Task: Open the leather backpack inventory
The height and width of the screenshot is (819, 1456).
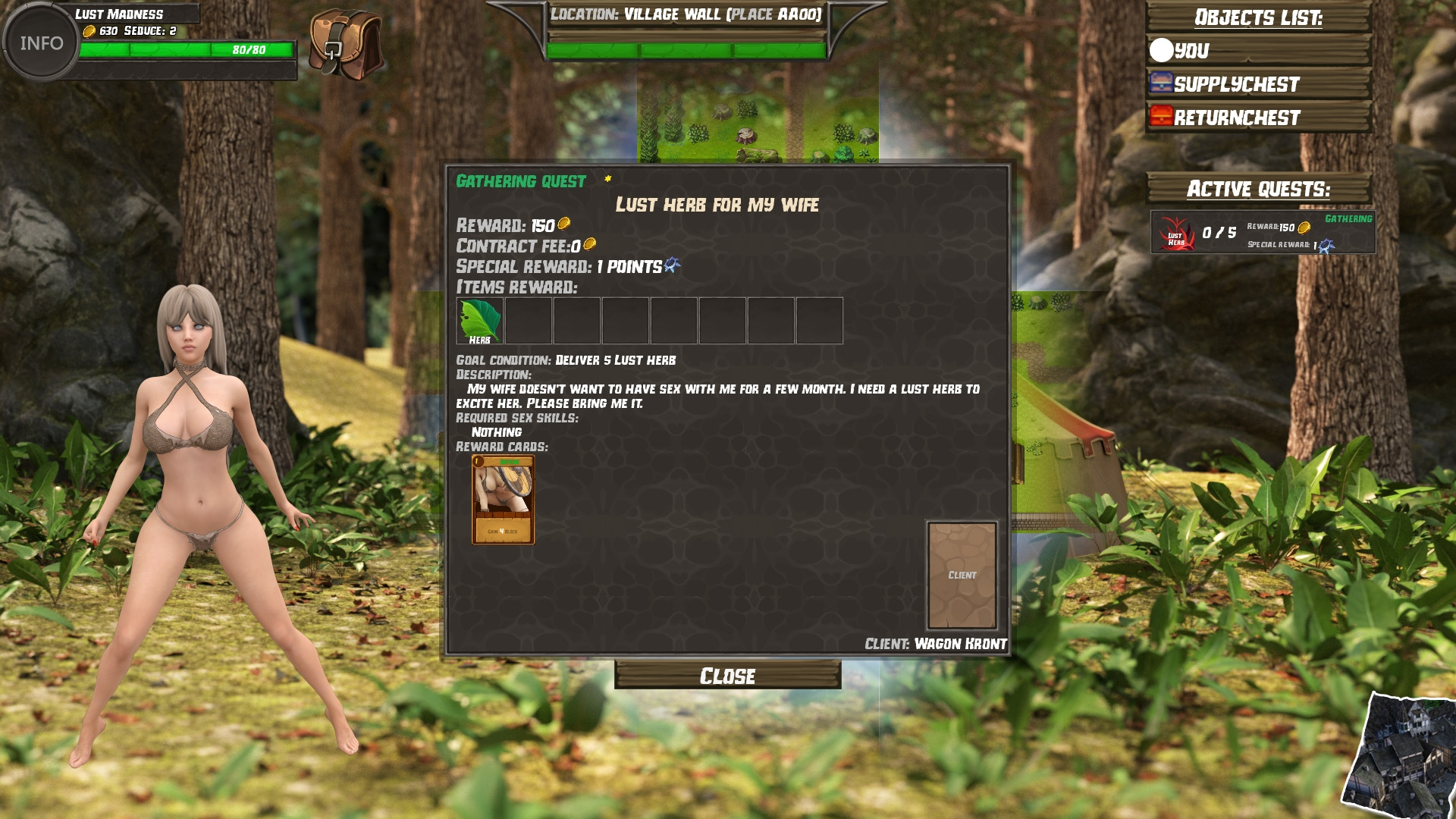Action: pyautogui.click(x=346, y=44)
